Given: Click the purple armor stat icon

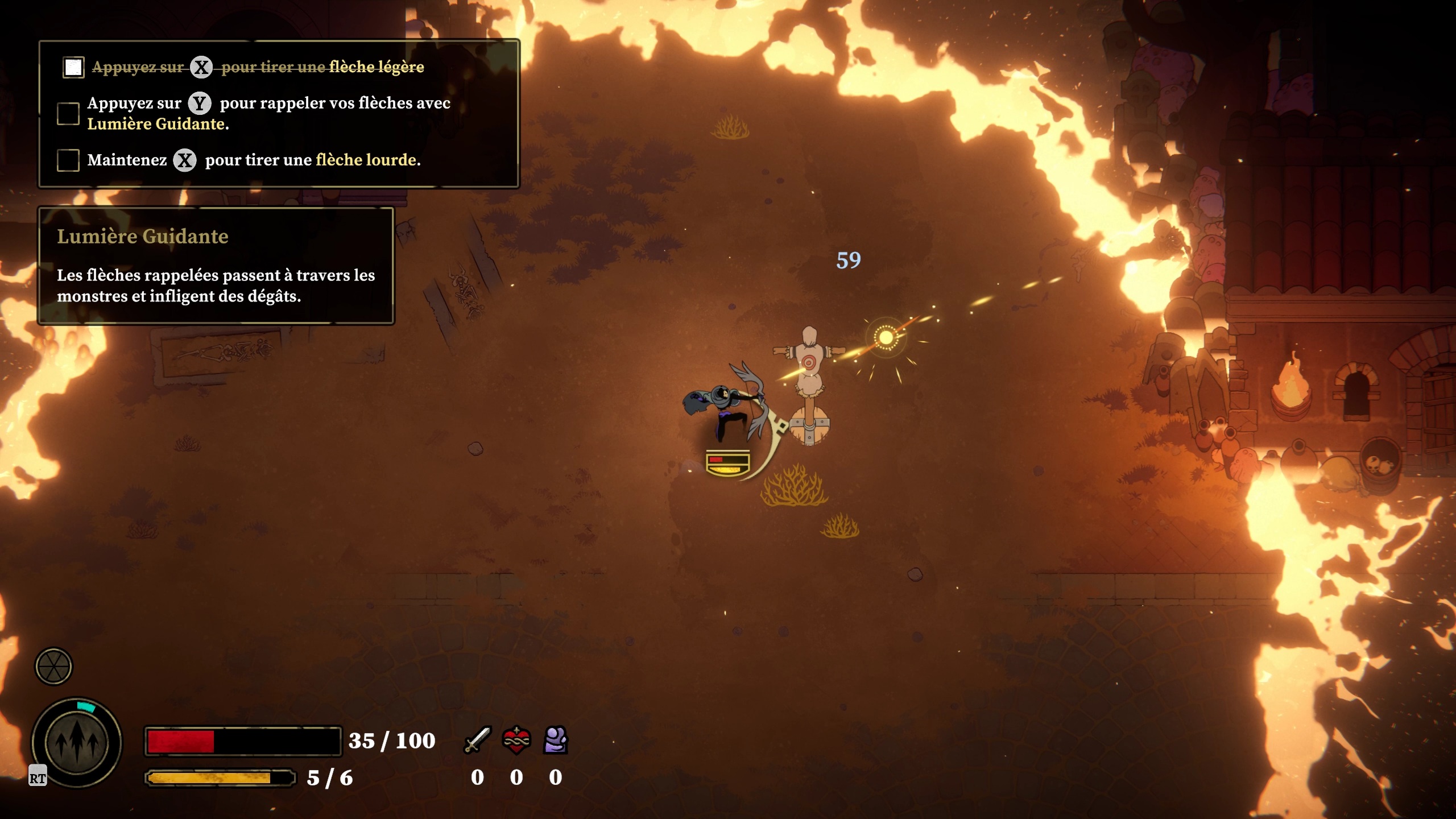Looking at the screenshot, I should (556, 740).
